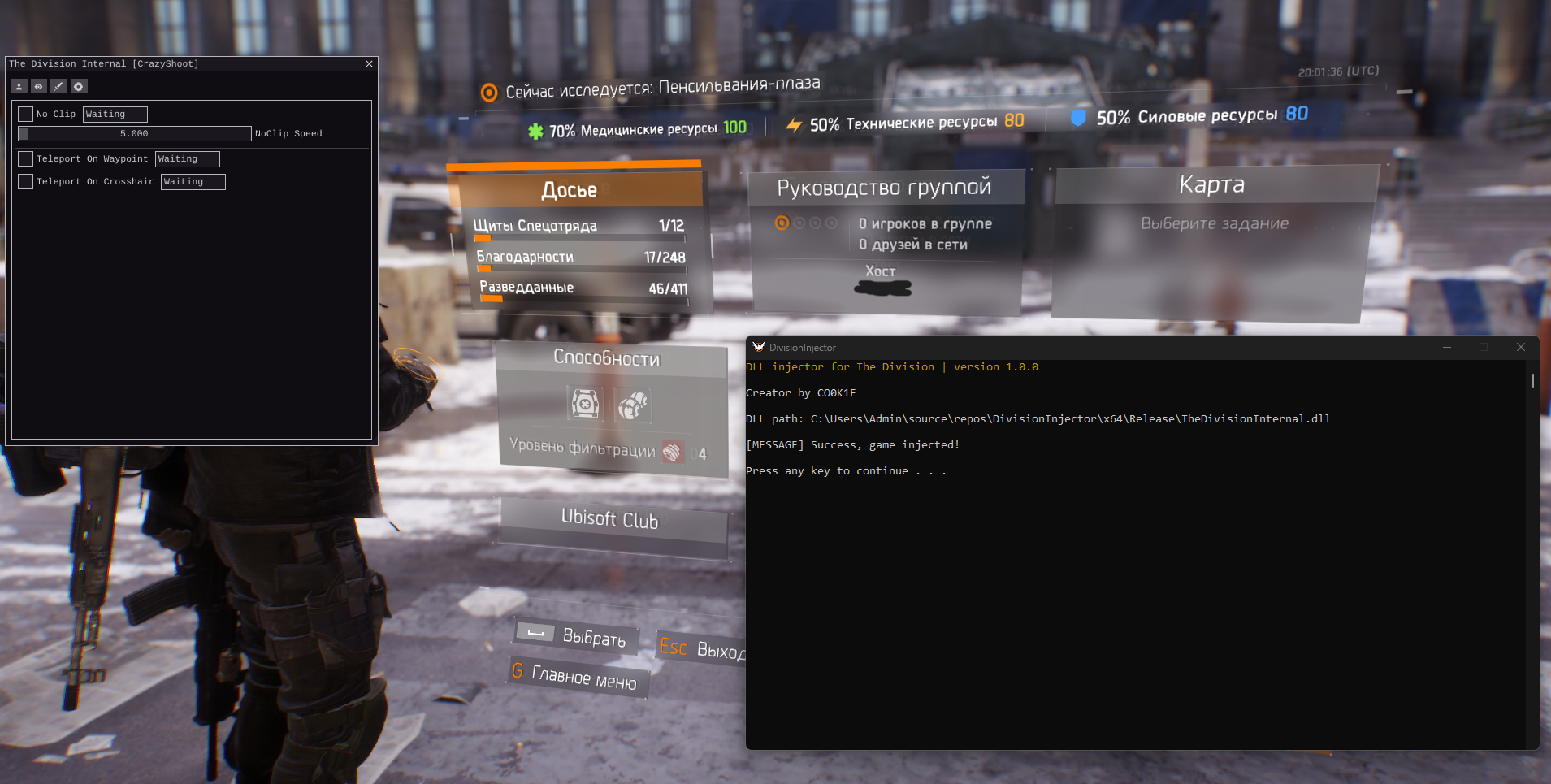Click the No Clip Waiting keybind field
The image size is (1551, 784).
(x=115, y=114)
